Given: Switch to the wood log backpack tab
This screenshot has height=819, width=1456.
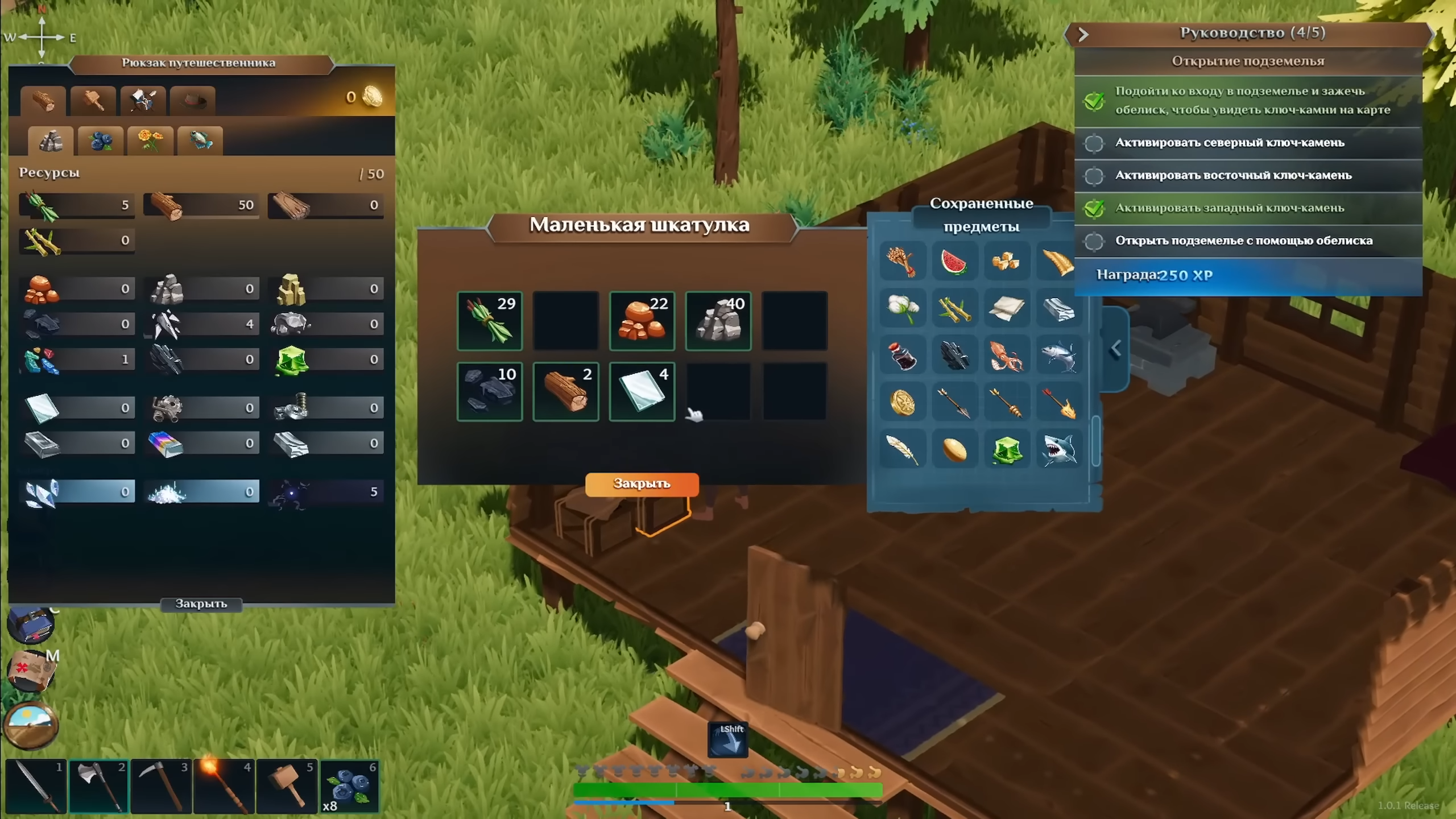Looking at the screenshot, I should (x=43, y=101).
